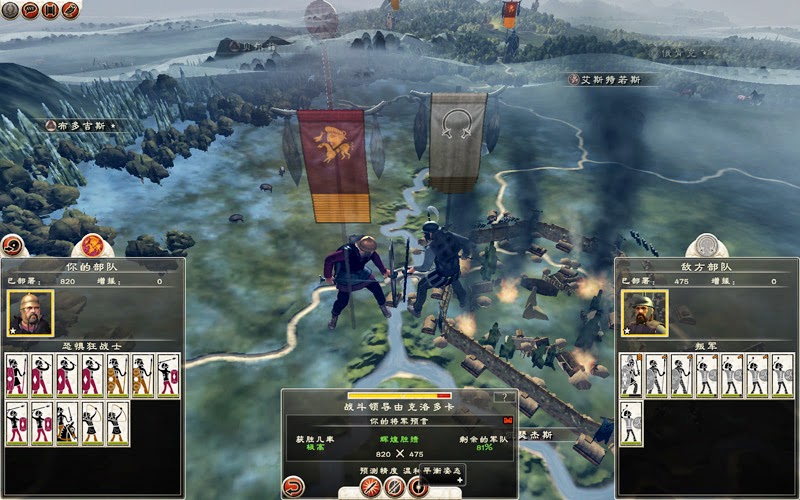The height and width of the screenshot is (500, 800).
Task: Select the enemy general's portrait
Action: [x=645, y=313]
